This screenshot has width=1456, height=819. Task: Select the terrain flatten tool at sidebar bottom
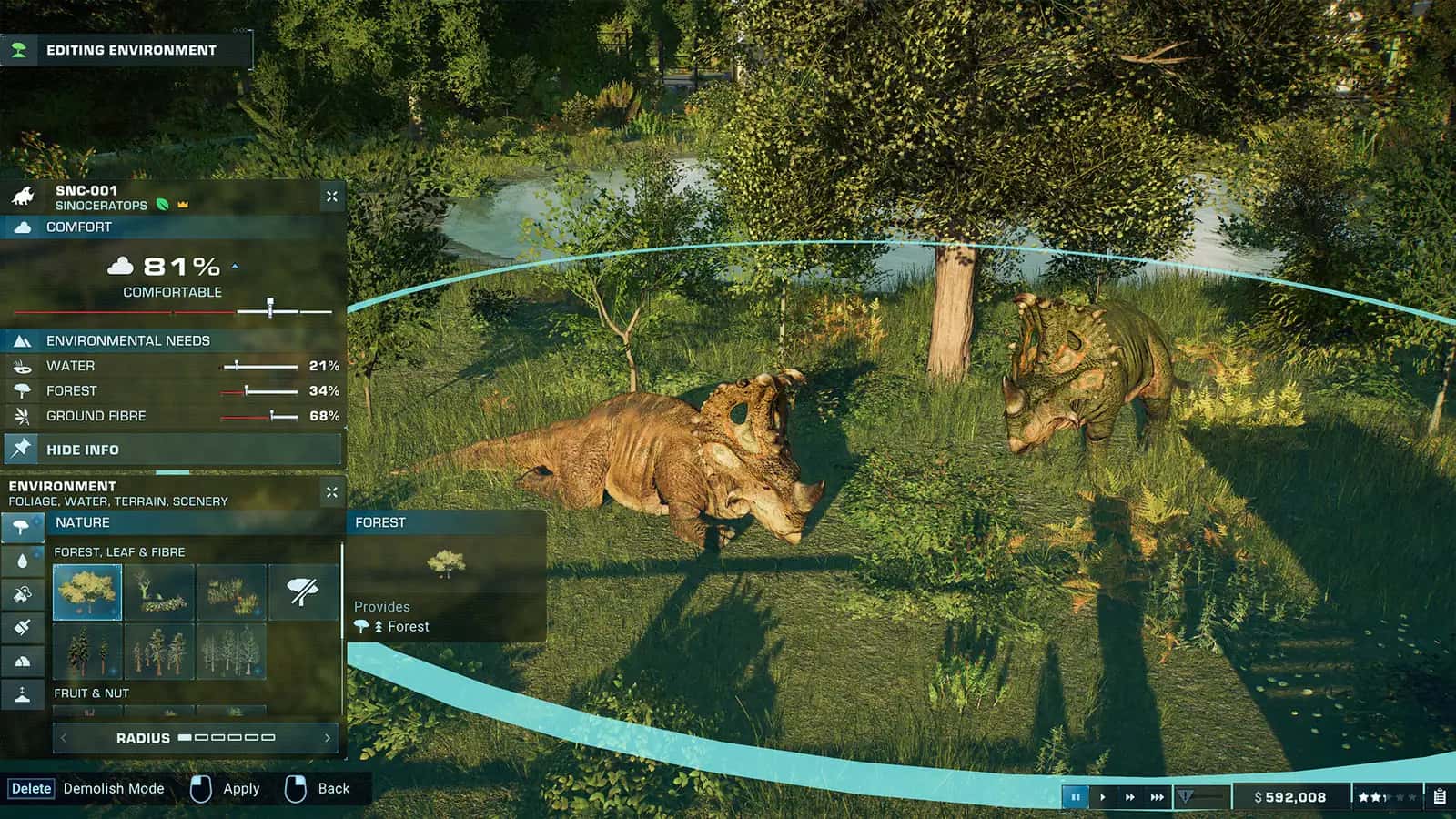click(x=23, y=694)
